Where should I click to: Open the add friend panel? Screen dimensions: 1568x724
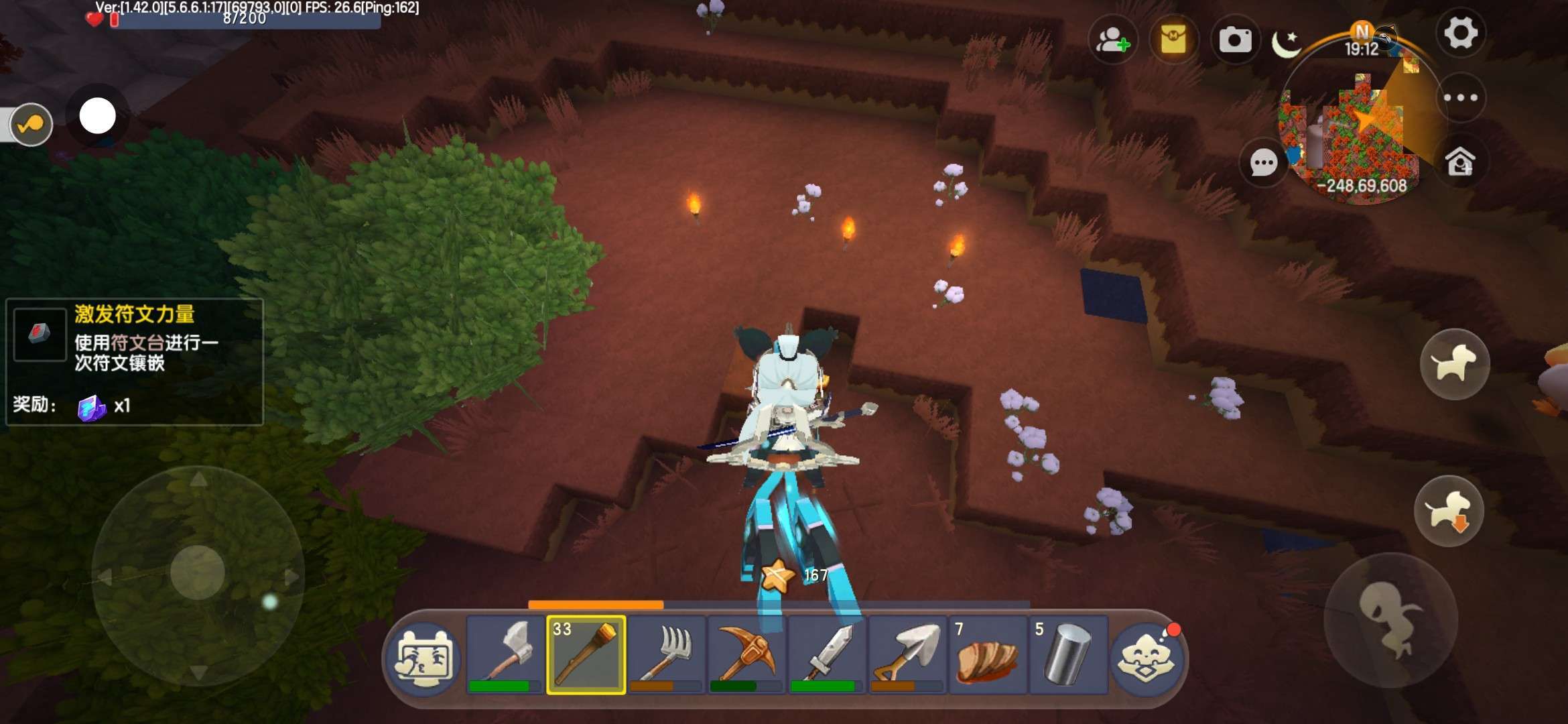tap(1112, 40)
